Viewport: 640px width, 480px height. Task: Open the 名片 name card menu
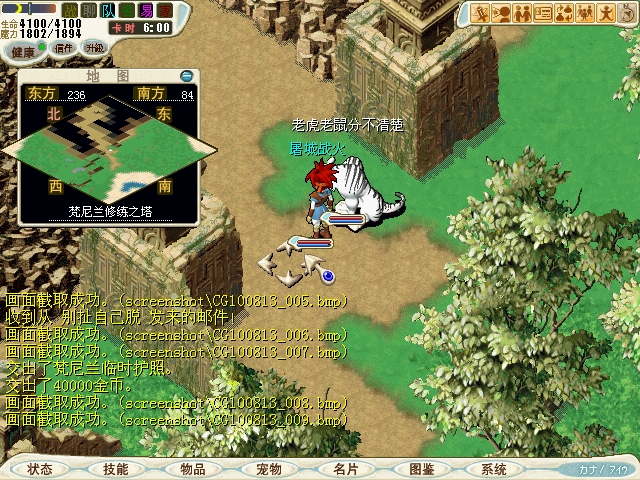pyautogui.click(x=345, y=468)
